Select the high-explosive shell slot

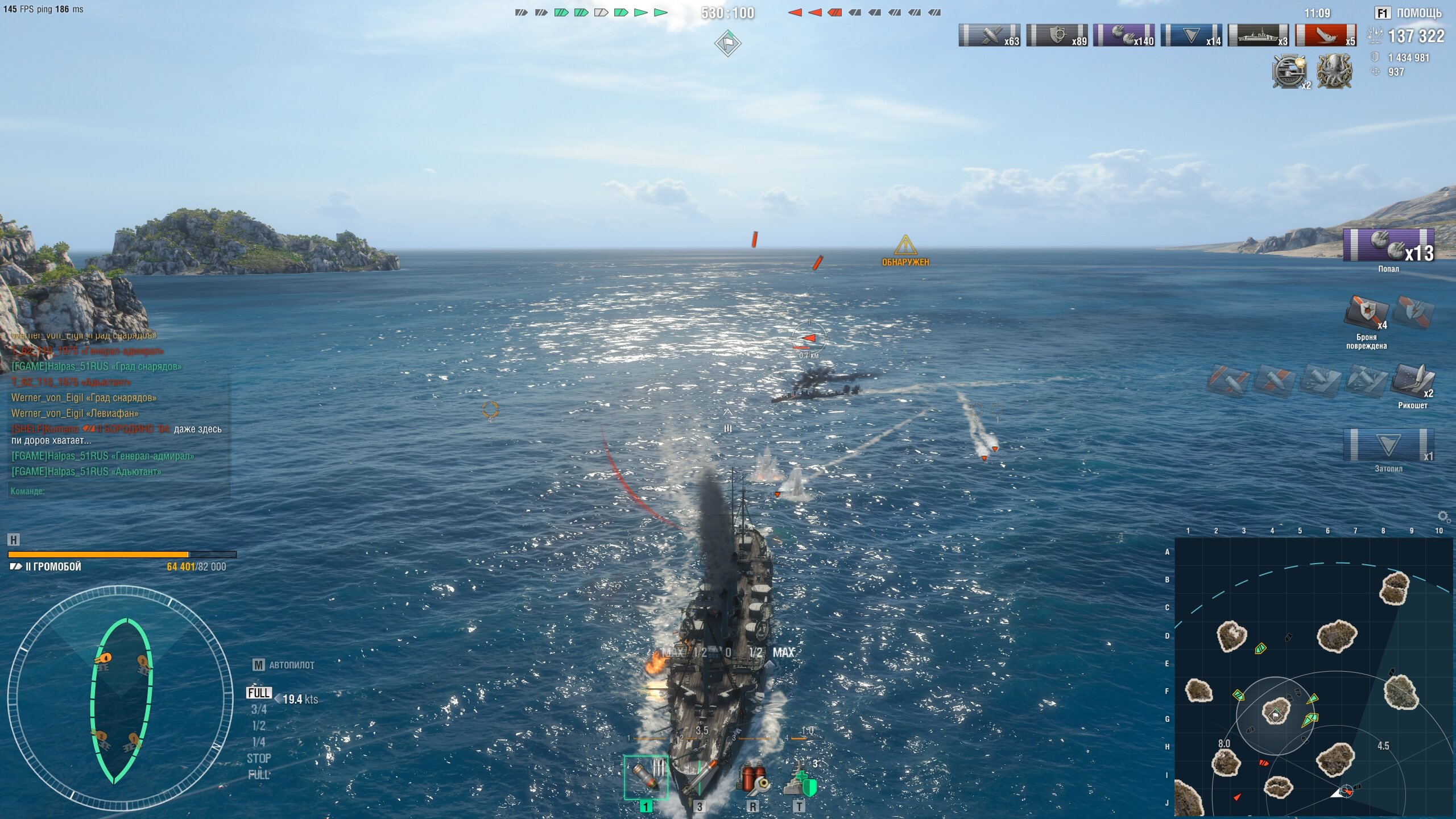tap(646, 777)
